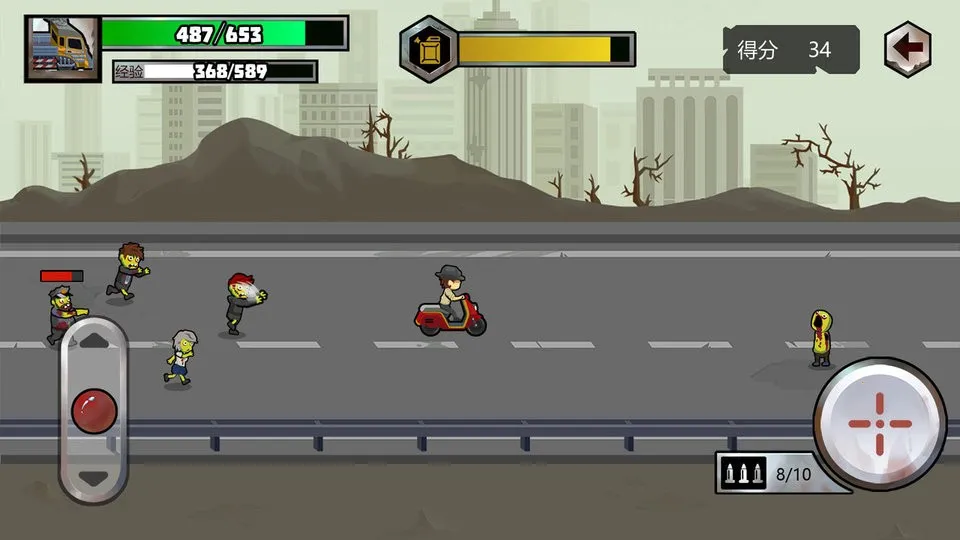The width and height of the screenshot is (960, 540).
Task: Tap the red crosshair fire button
Action: click(880, 423)
